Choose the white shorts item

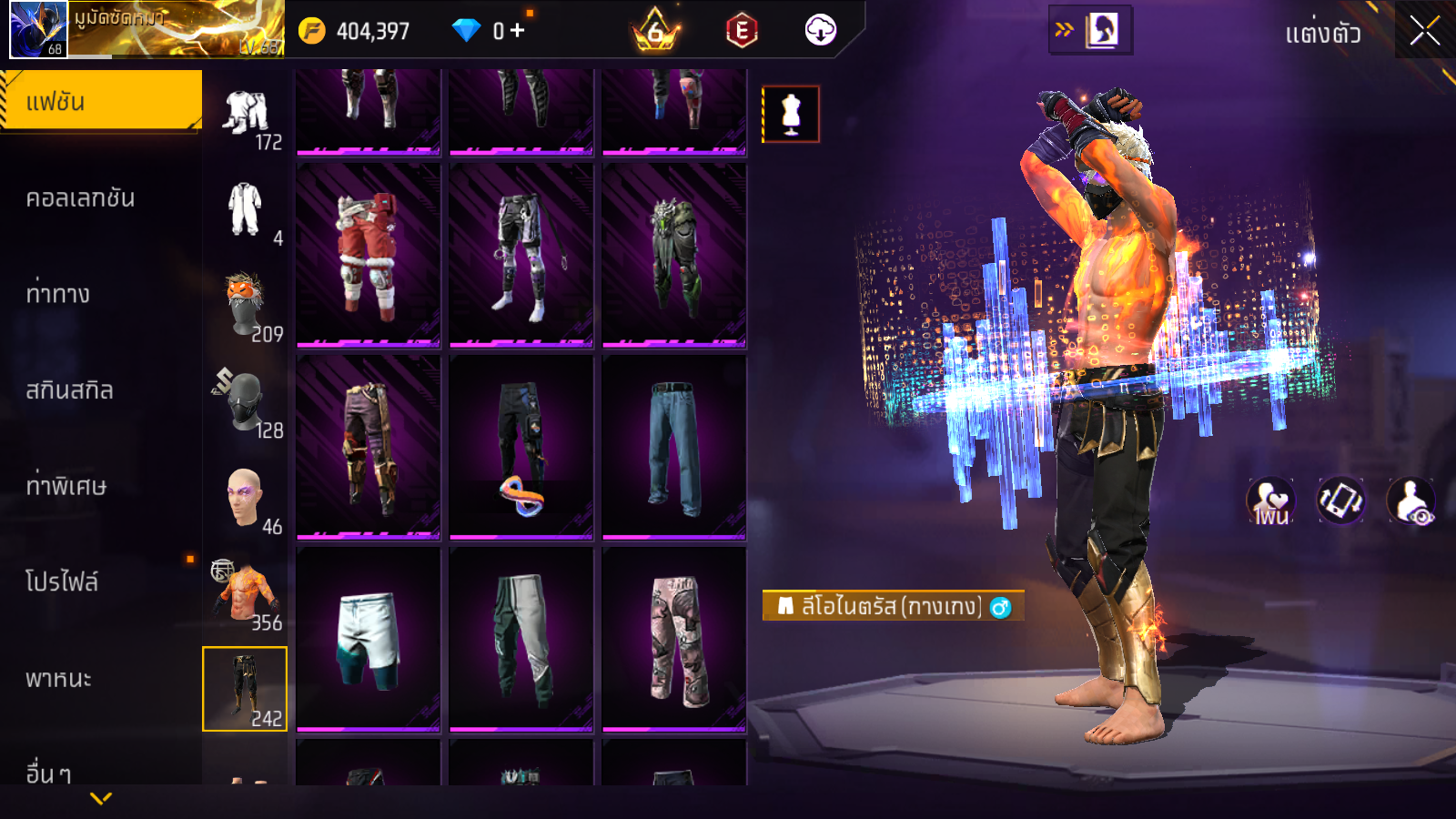[x=369, y=639]
